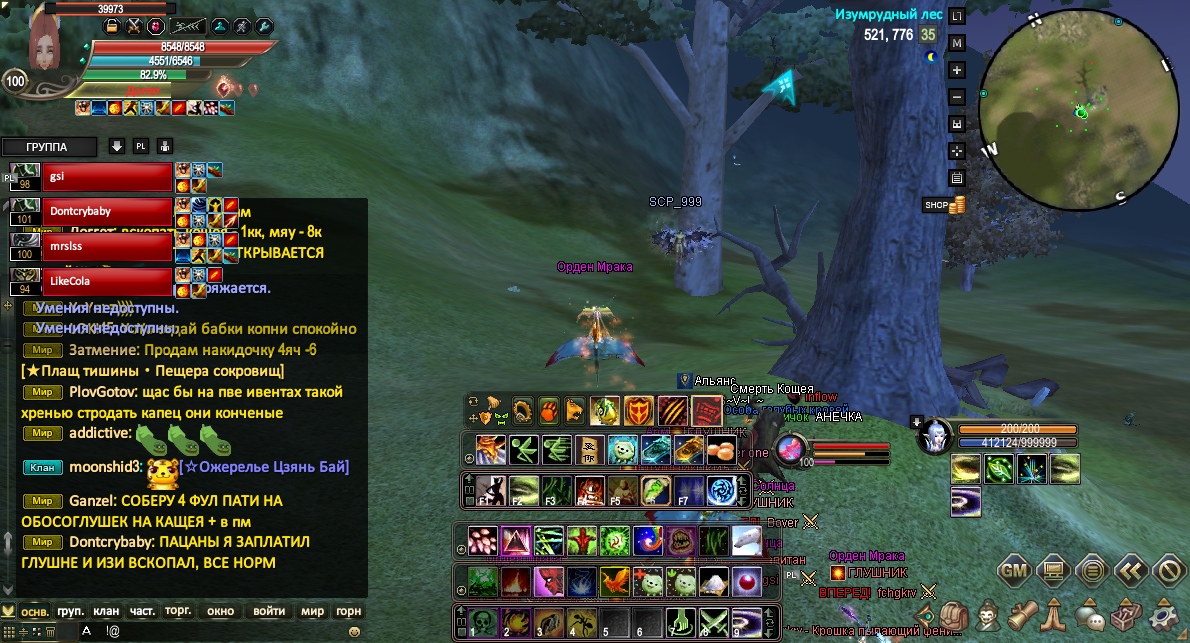Image resolution: width=1190 pixels, height=643 pixels.
Task: Activate the orange paw print pet command
Action: [549, 410]
